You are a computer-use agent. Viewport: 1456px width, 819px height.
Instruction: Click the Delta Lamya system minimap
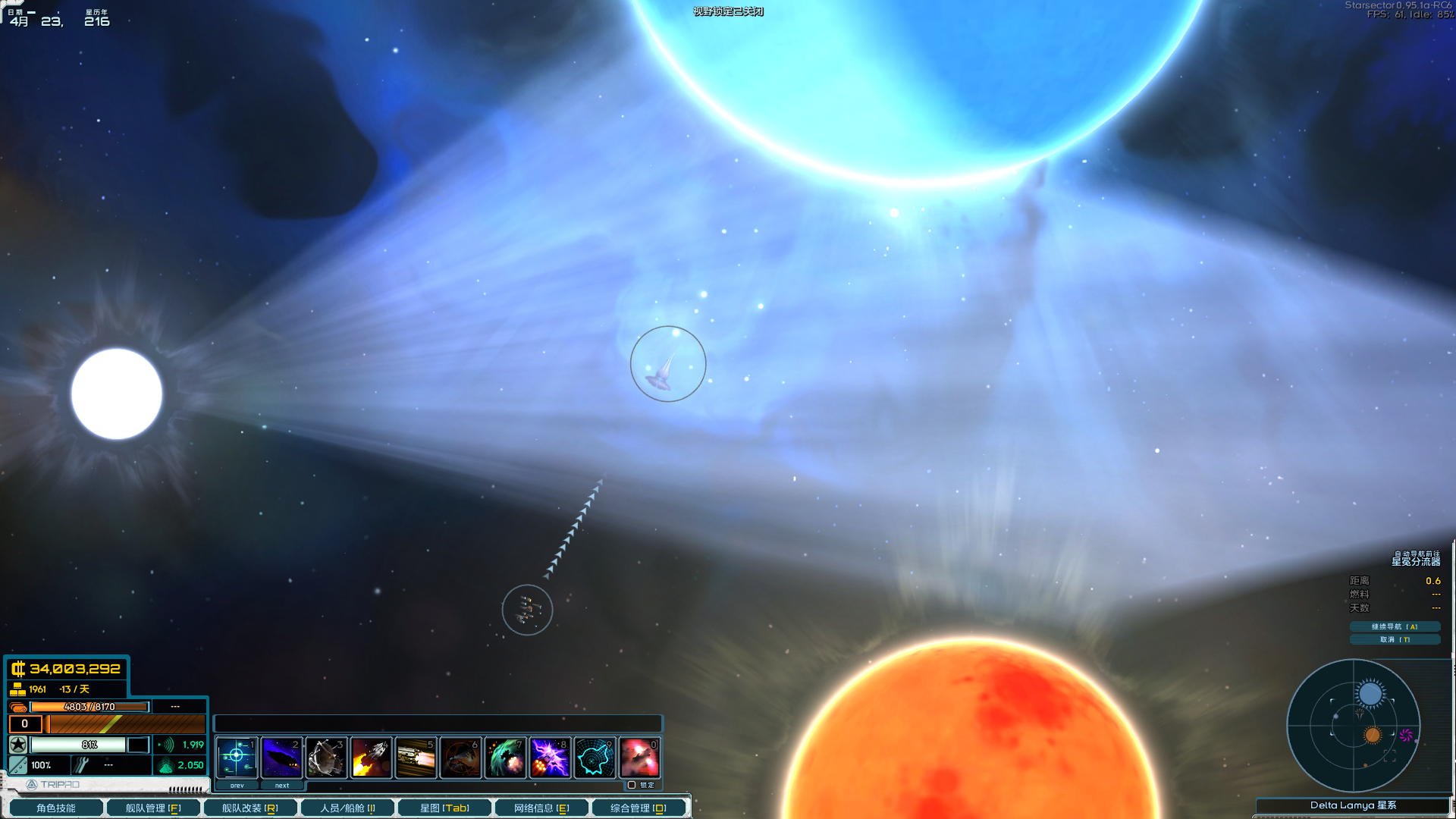1354,726
